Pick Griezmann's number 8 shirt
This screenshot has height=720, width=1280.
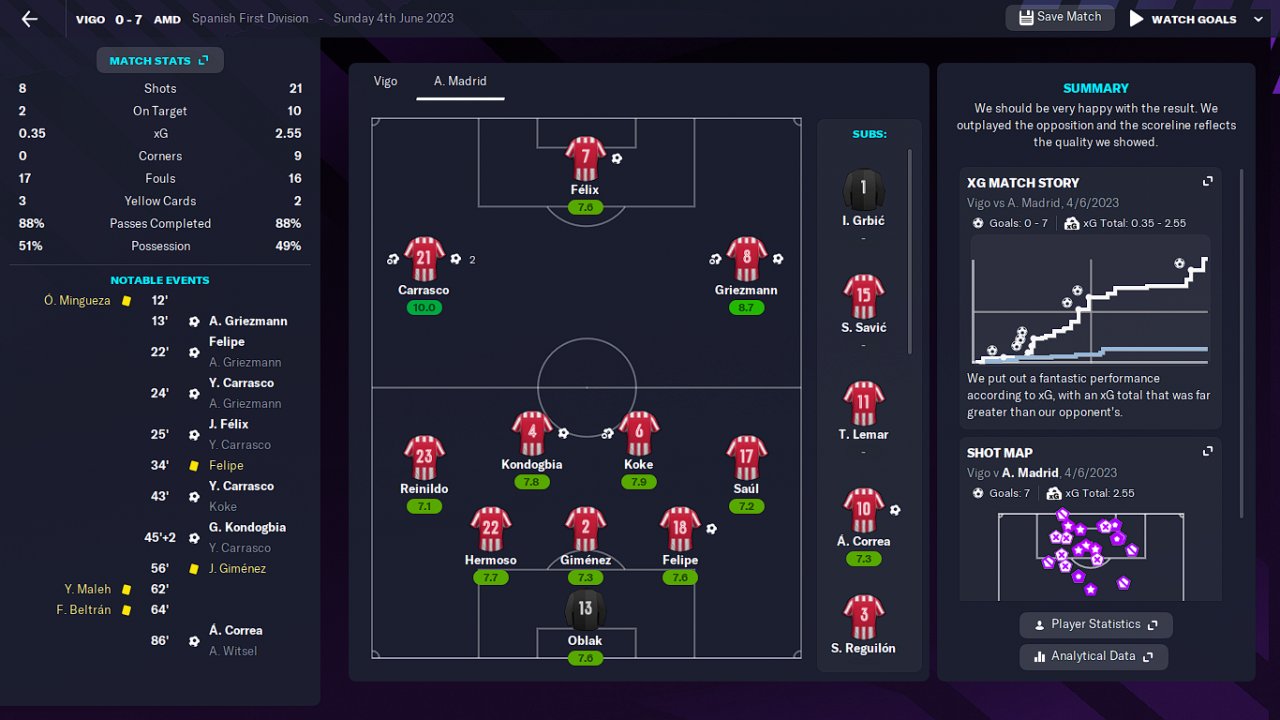[746, 260]
